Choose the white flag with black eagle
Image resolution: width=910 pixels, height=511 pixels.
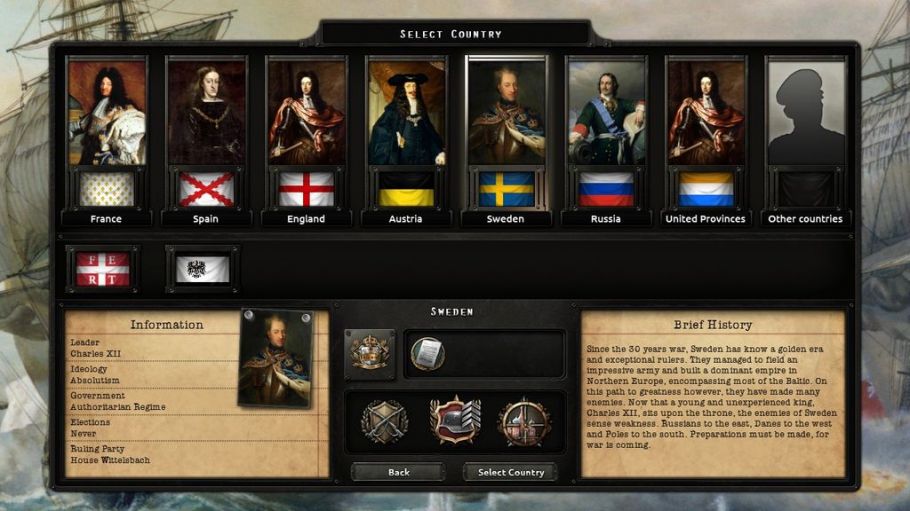[203, 269]
